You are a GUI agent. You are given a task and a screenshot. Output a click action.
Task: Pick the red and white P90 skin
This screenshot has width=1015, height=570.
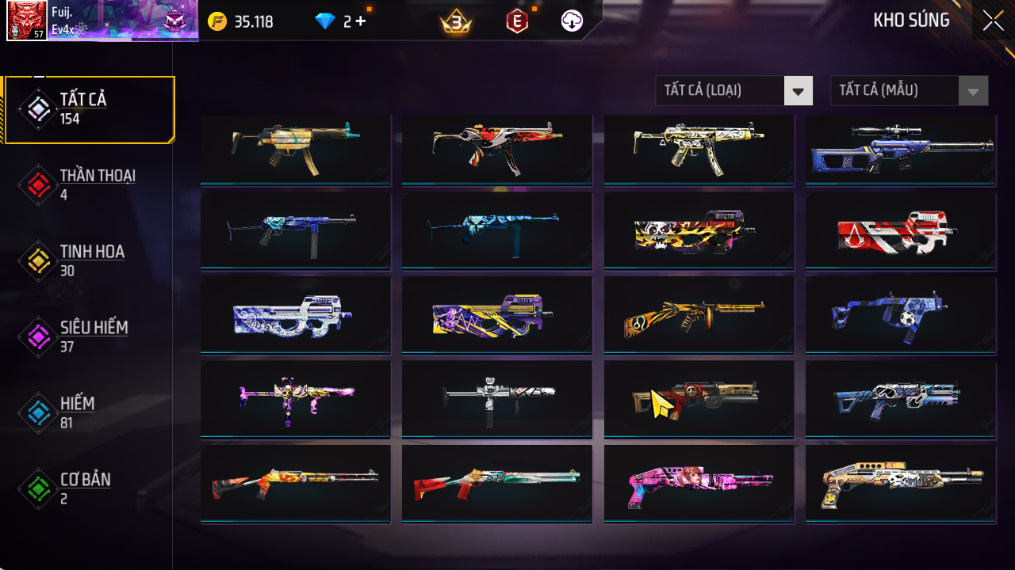[x=901, y=232]
